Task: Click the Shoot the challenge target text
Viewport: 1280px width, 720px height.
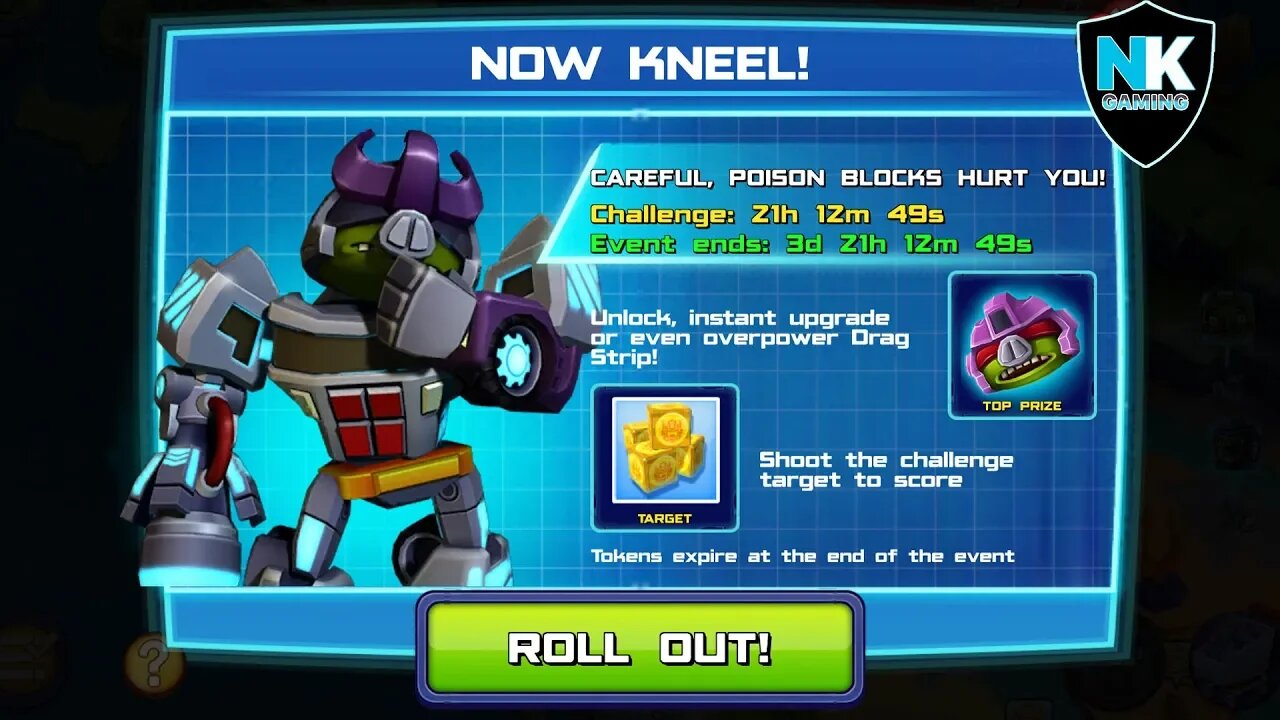Action: [x=885, y=470]
